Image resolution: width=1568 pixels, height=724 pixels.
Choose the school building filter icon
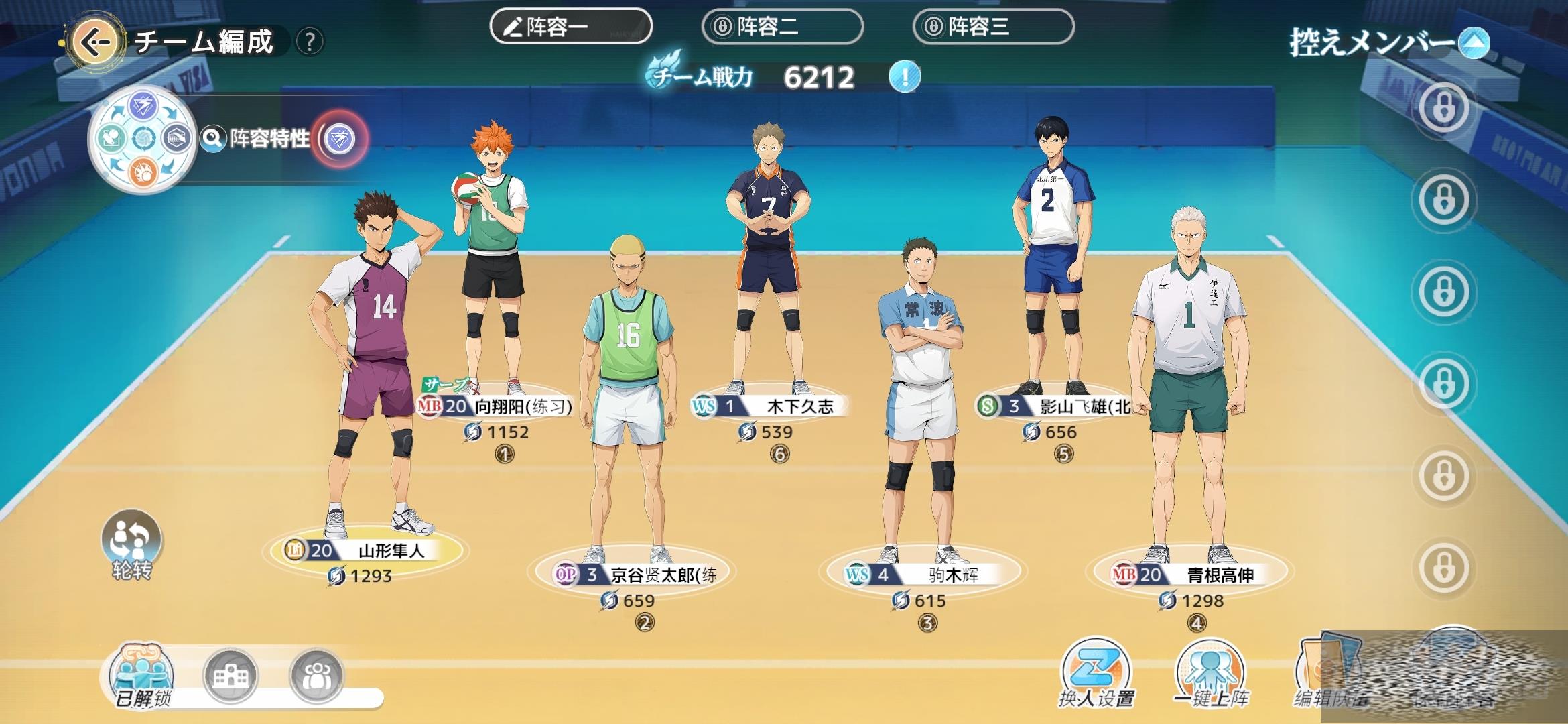coord(231,676)
